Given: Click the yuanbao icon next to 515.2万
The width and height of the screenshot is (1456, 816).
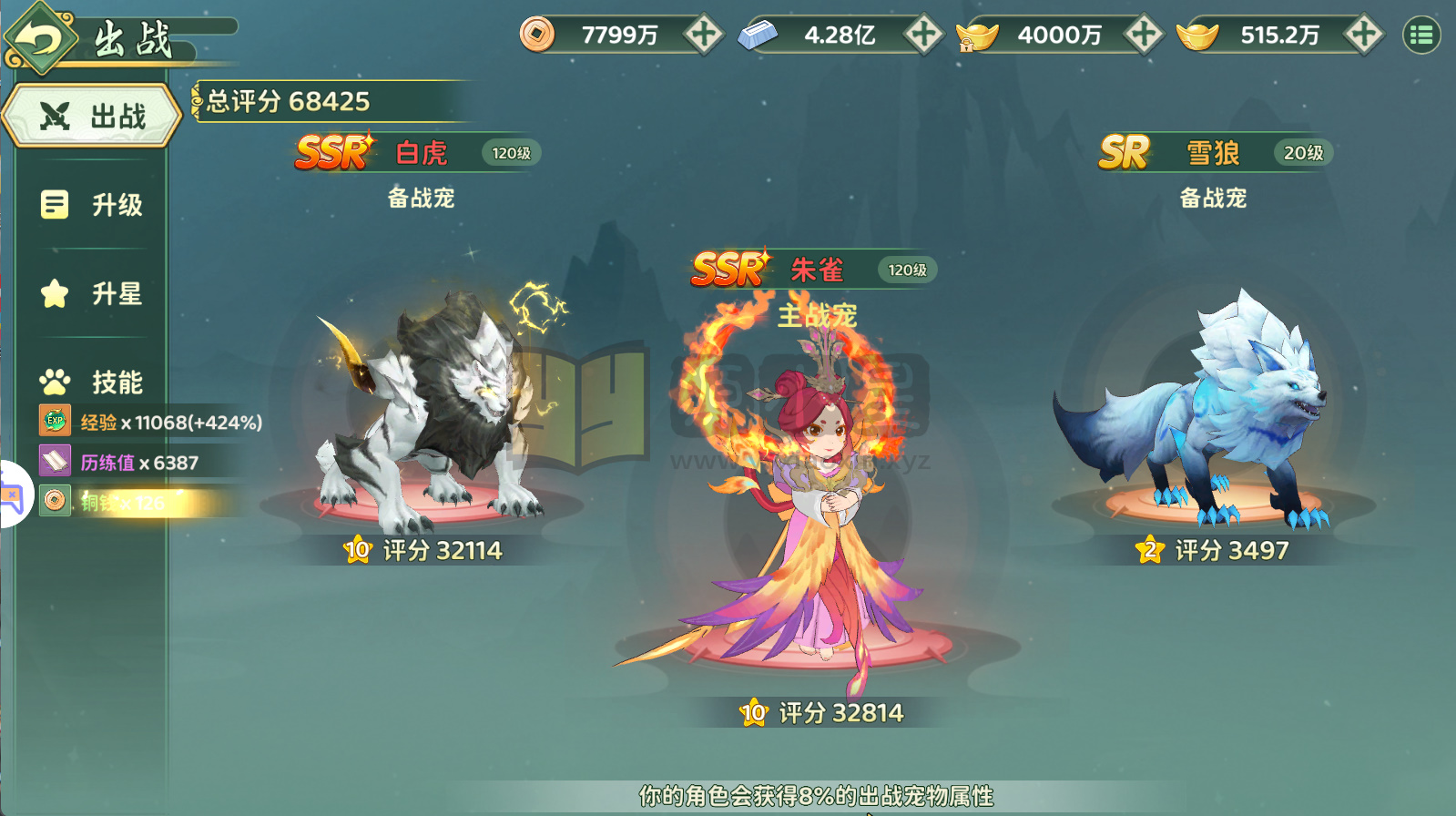Looking at the screenshot, I should click(x=1196, y=34).
